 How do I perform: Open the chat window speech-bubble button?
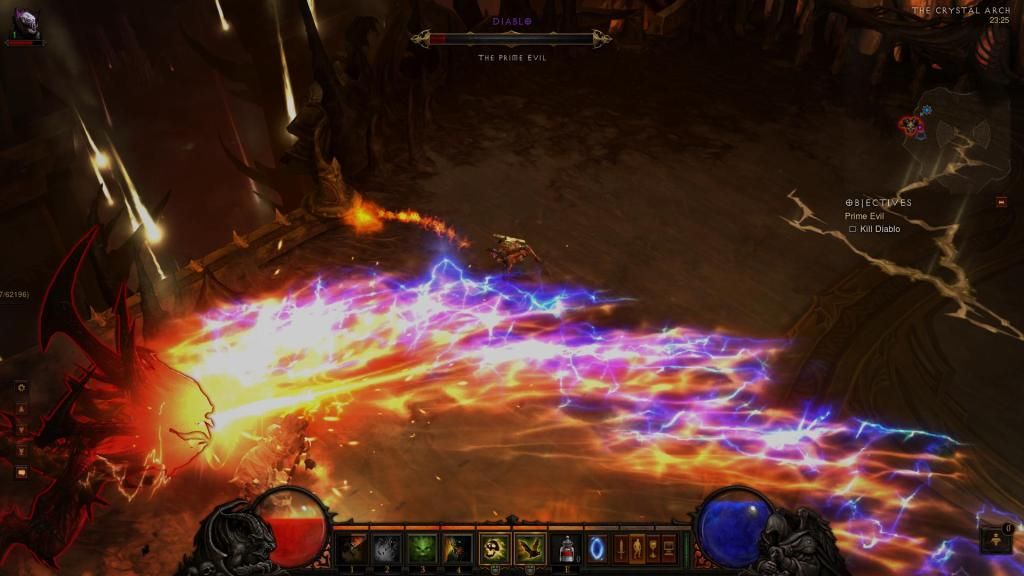coord(21,472)
